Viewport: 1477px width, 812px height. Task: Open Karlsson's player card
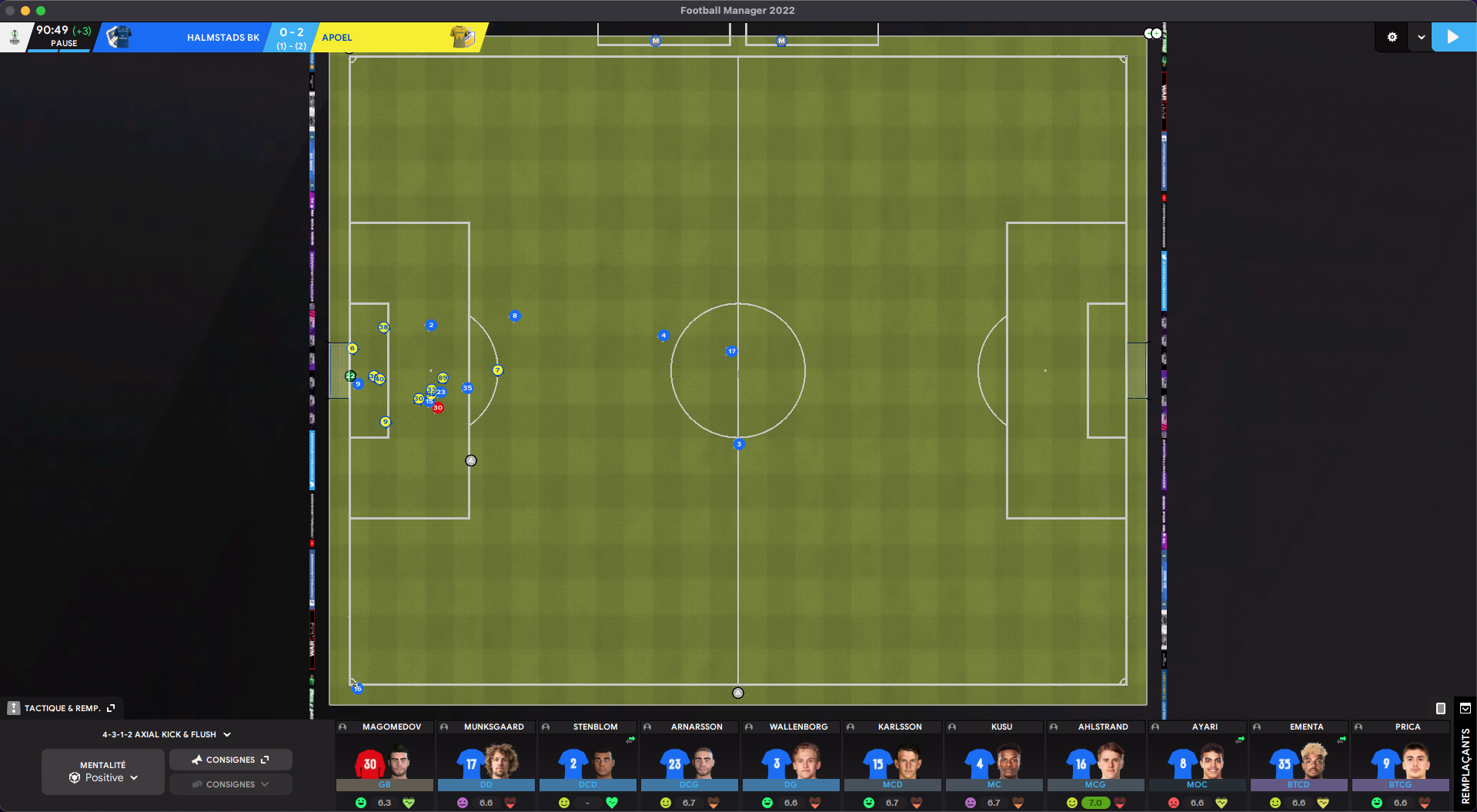coord(893,761)
